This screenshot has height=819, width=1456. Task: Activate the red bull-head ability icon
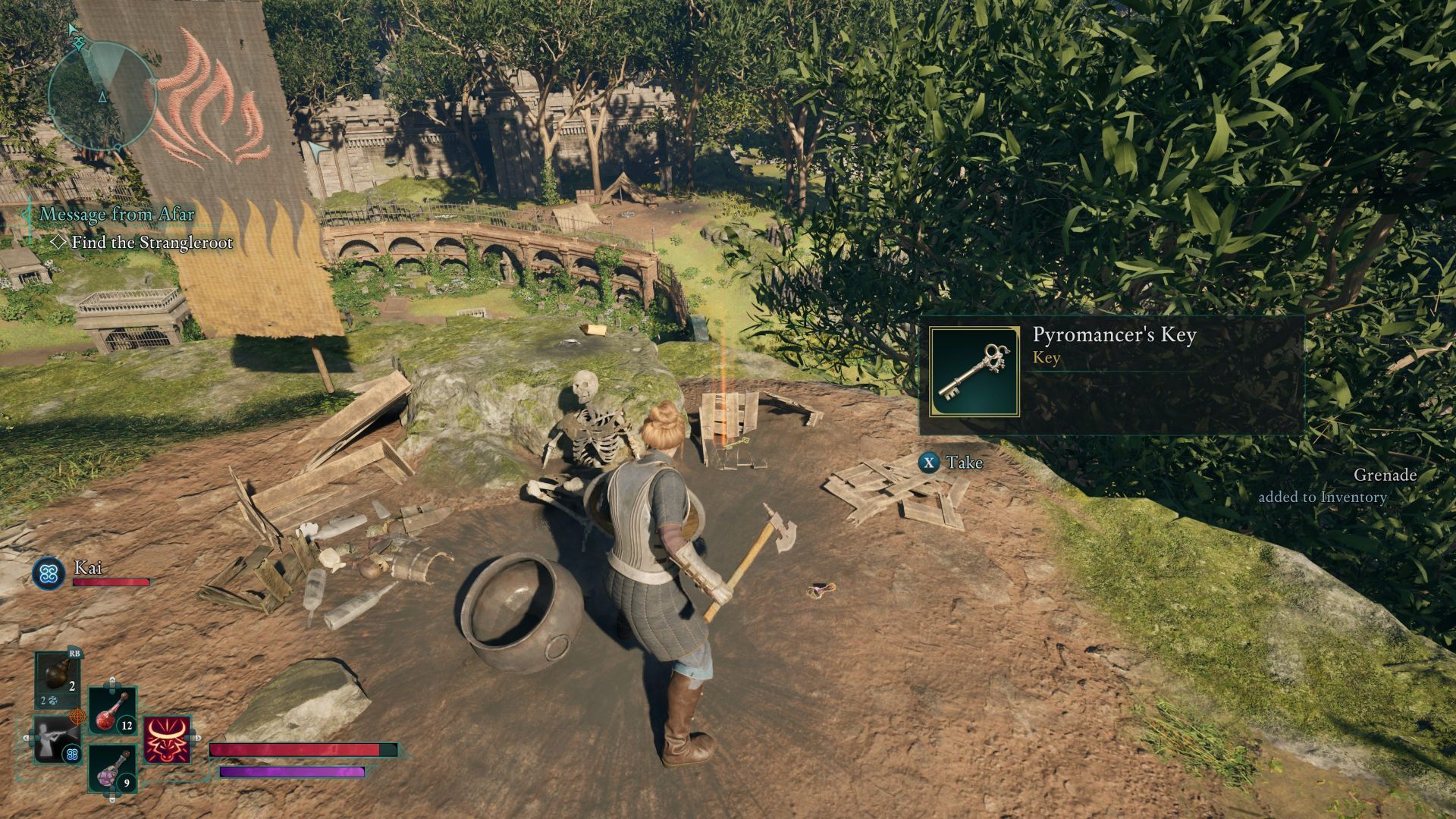tap(167, 739)
